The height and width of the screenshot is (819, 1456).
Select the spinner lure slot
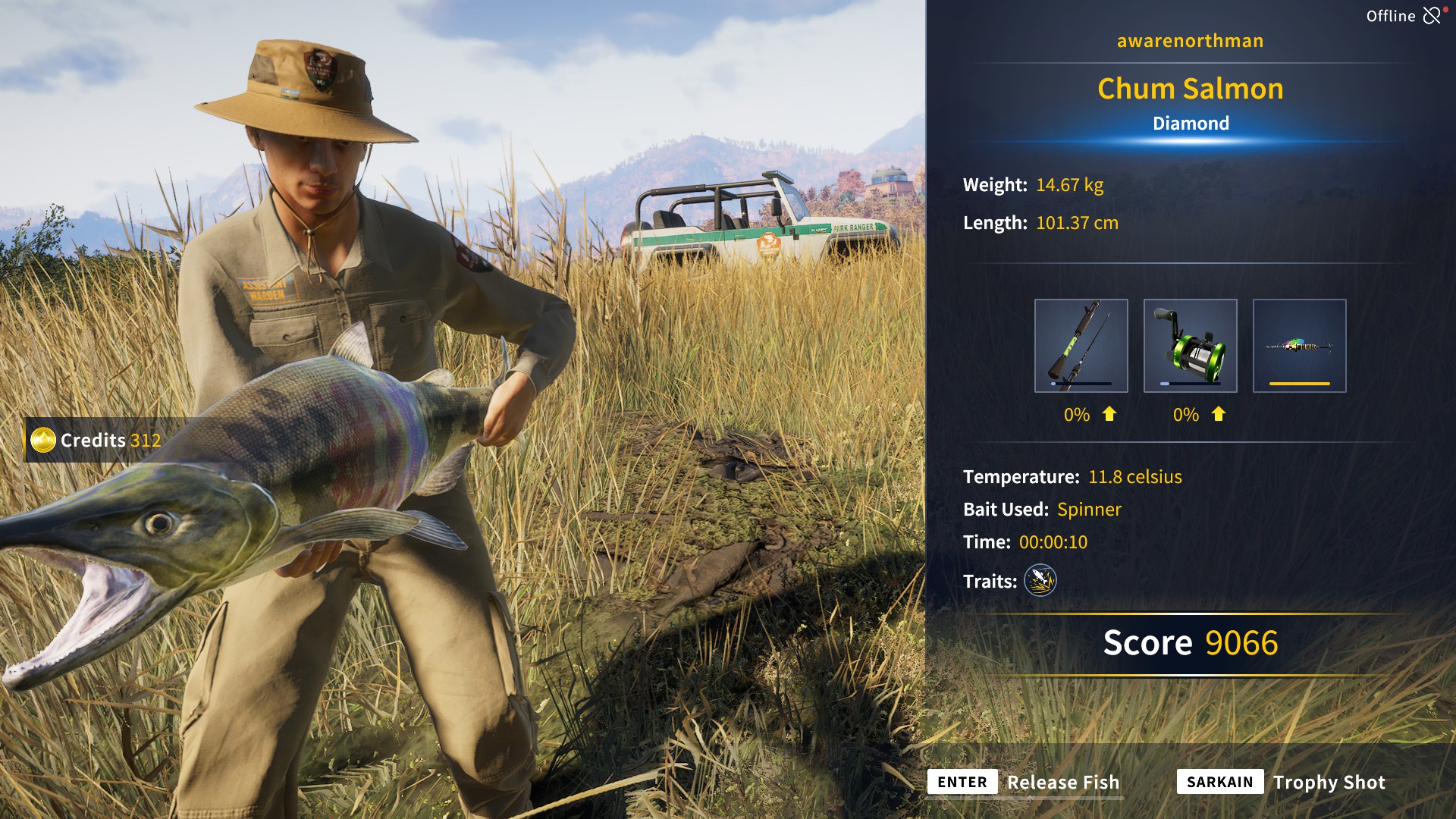tap(1299, 346)
